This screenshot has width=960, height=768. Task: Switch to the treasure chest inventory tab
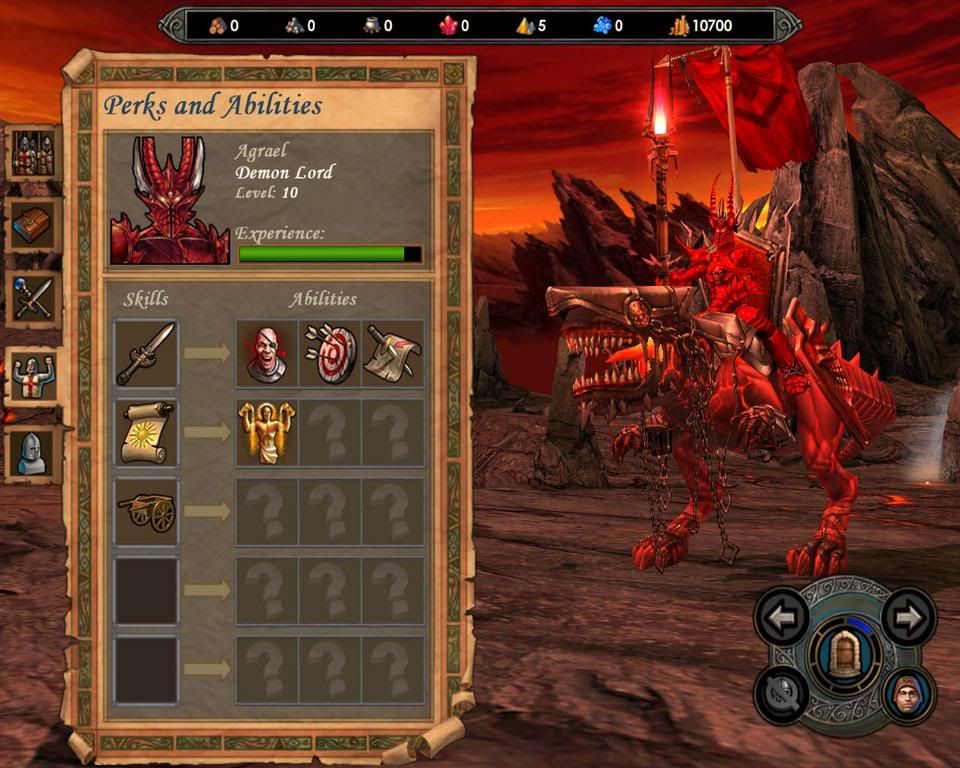32,225
